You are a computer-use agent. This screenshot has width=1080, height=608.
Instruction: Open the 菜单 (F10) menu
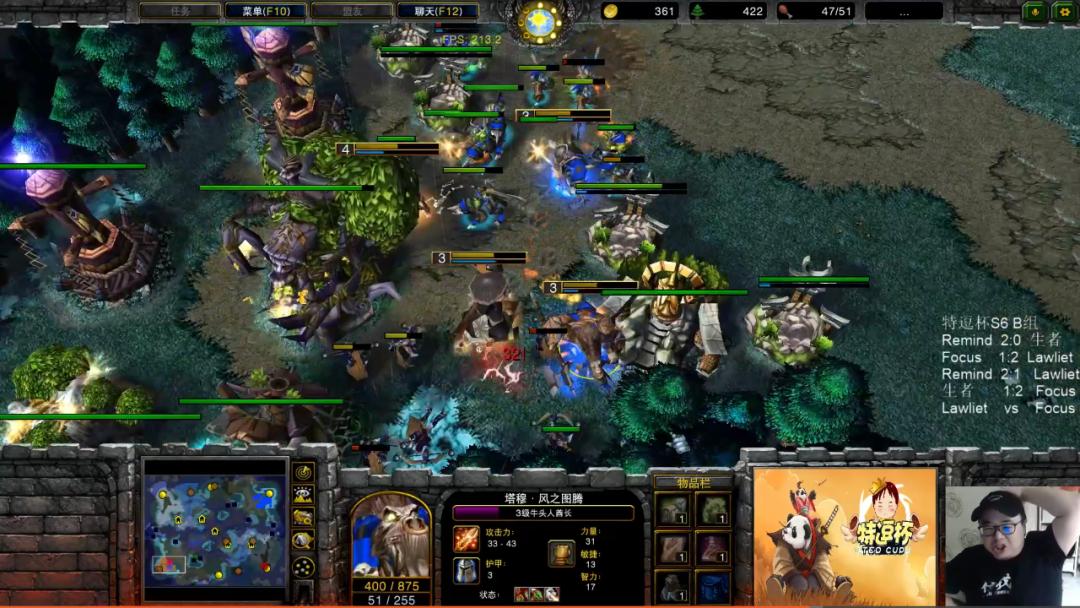click(x=266, y=11)
